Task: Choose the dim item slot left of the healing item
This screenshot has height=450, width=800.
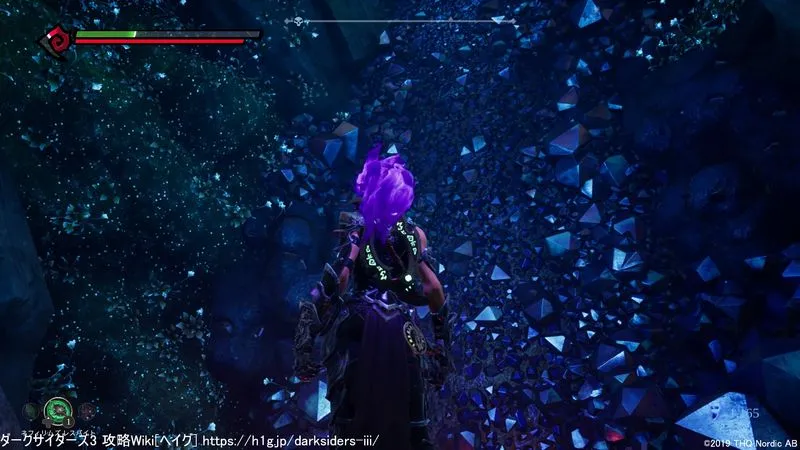Action: (29, 410)
